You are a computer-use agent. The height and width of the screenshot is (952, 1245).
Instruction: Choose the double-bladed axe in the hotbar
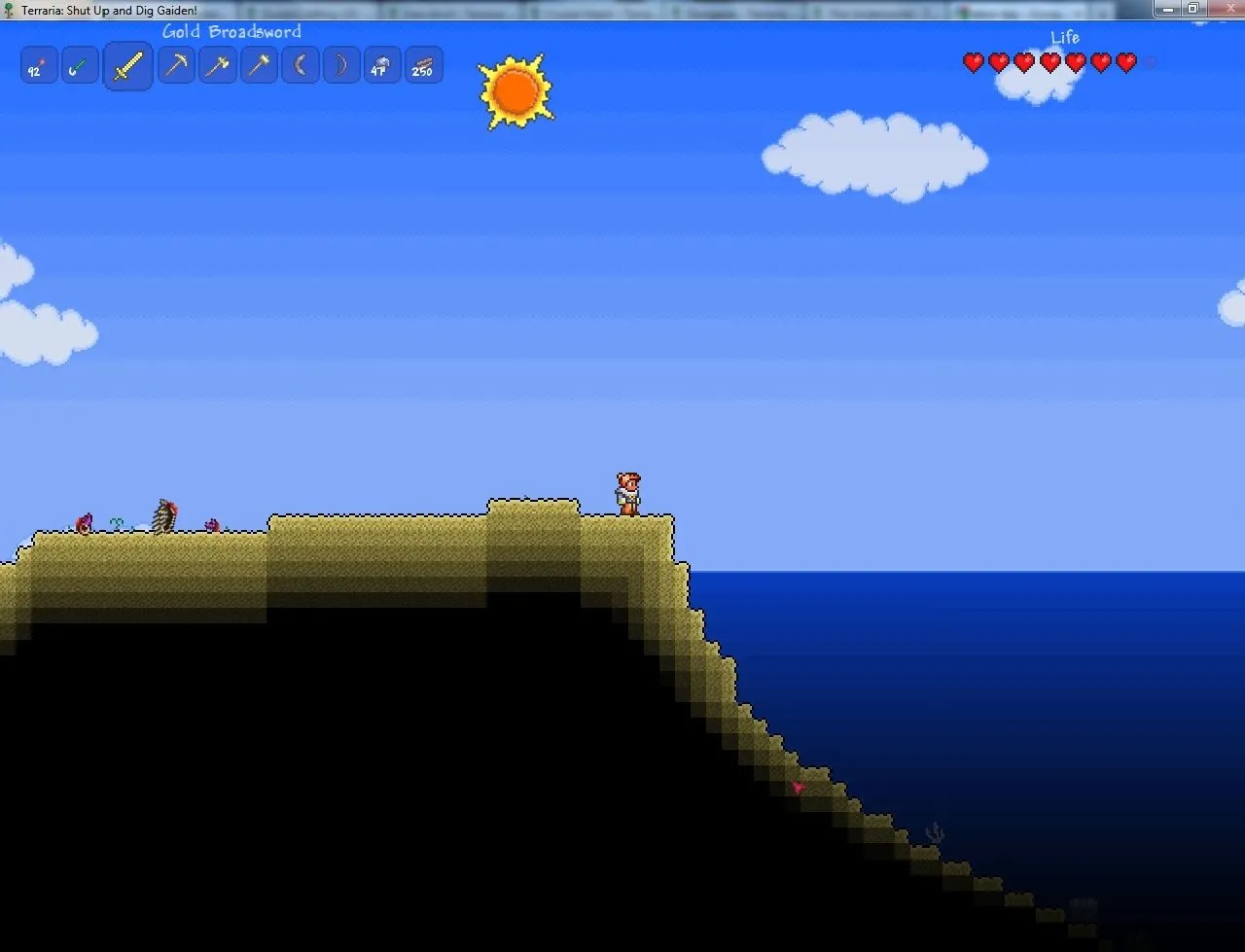(x=218, y=66)
